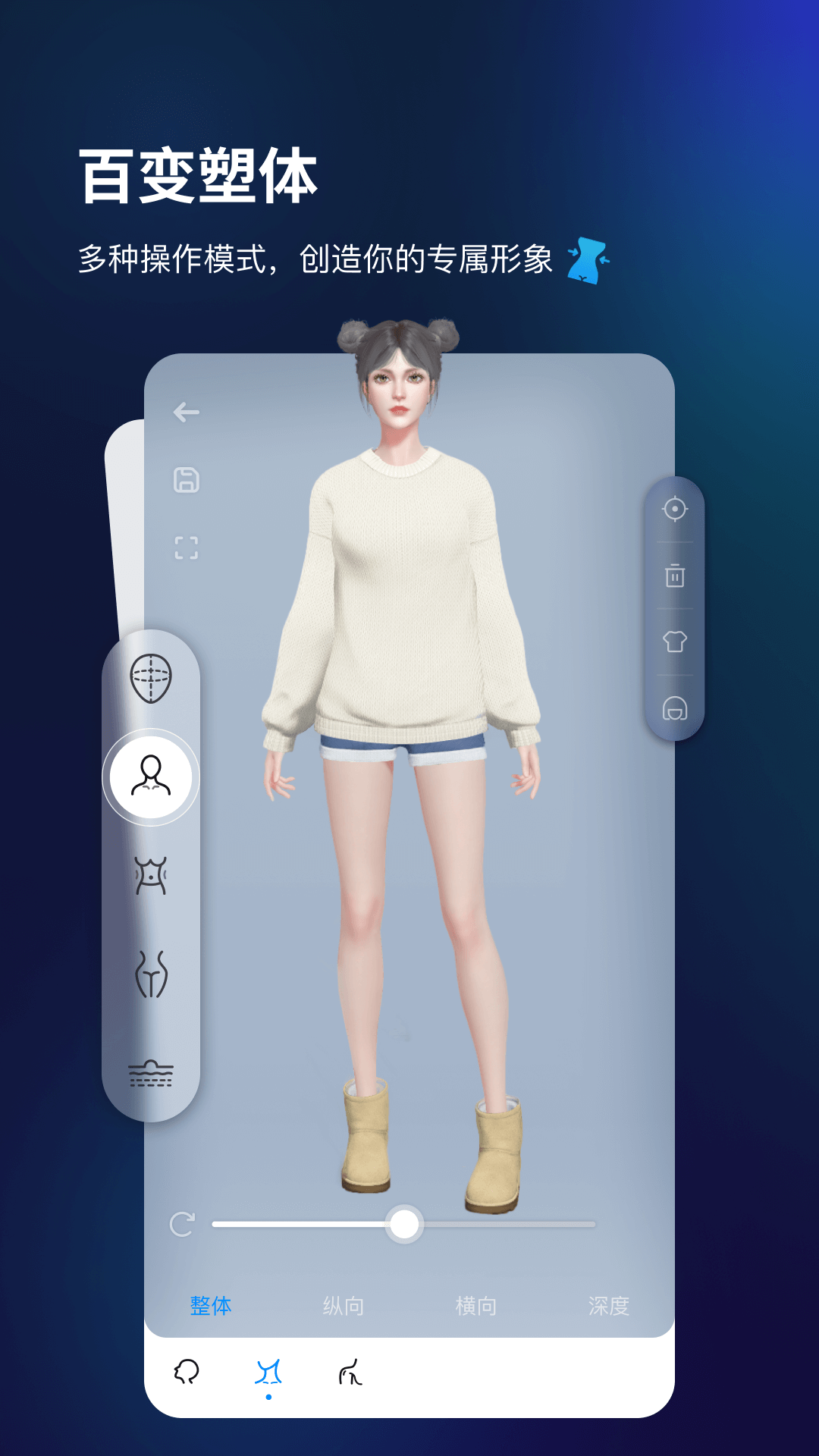Select the face shaping icon
819x1456 pixels.
click(151, 677)
